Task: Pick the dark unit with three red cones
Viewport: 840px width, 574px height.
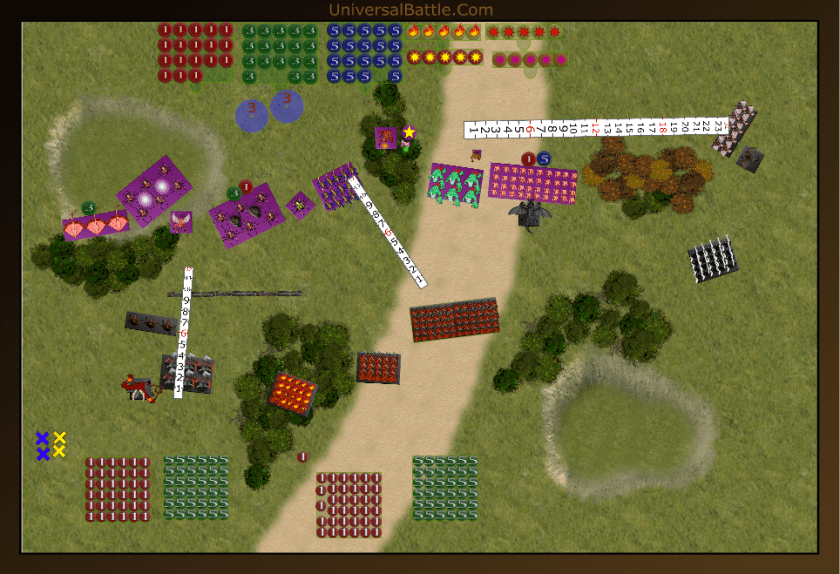Action: tap(151, 323)
